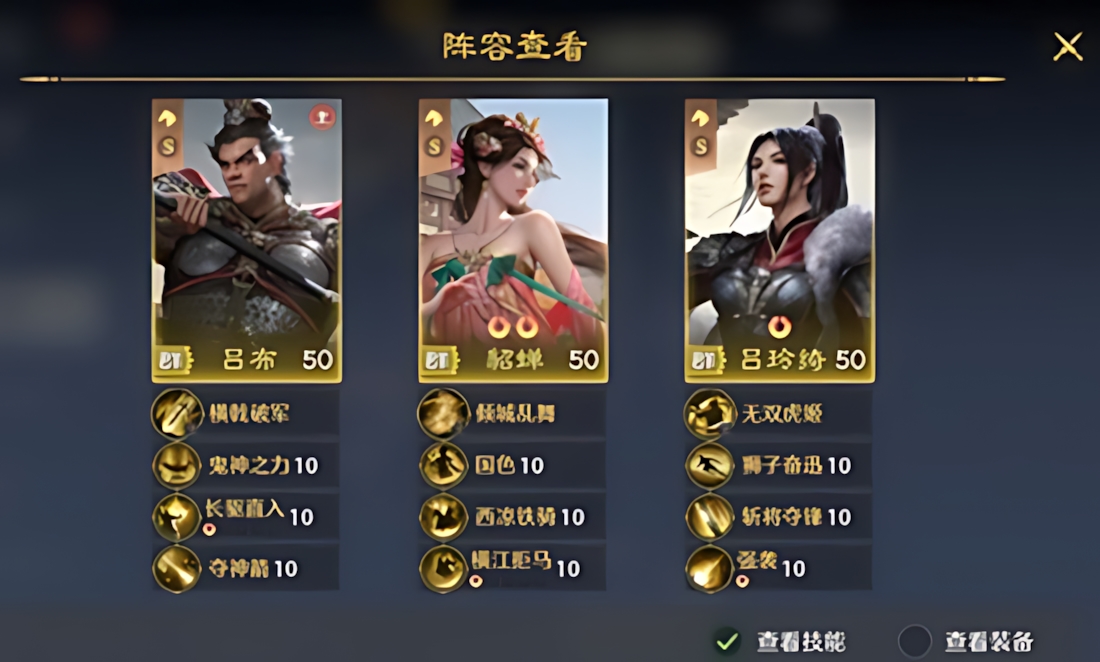
Task: Select the 吕玲绮 hero card
Action: tap(779, 240)
